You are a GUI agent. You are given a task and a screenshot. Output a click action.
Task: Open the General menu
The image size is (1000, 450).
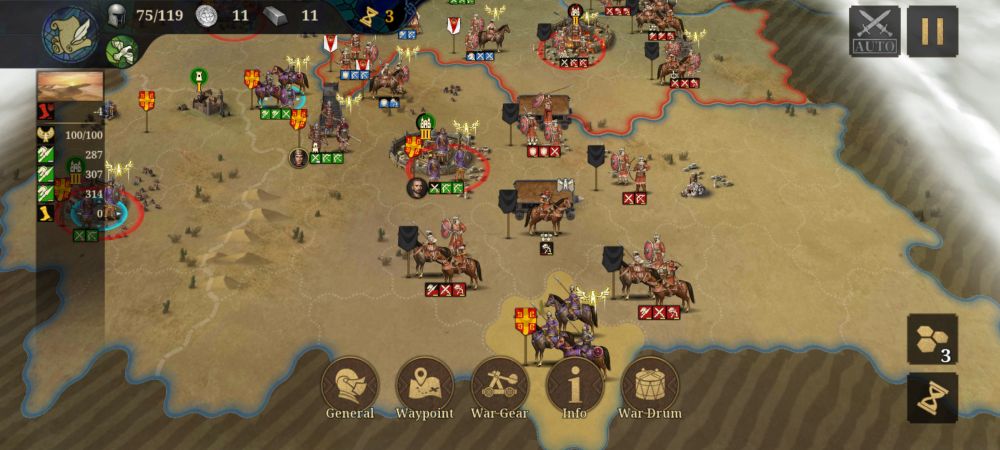pos(350,385)
